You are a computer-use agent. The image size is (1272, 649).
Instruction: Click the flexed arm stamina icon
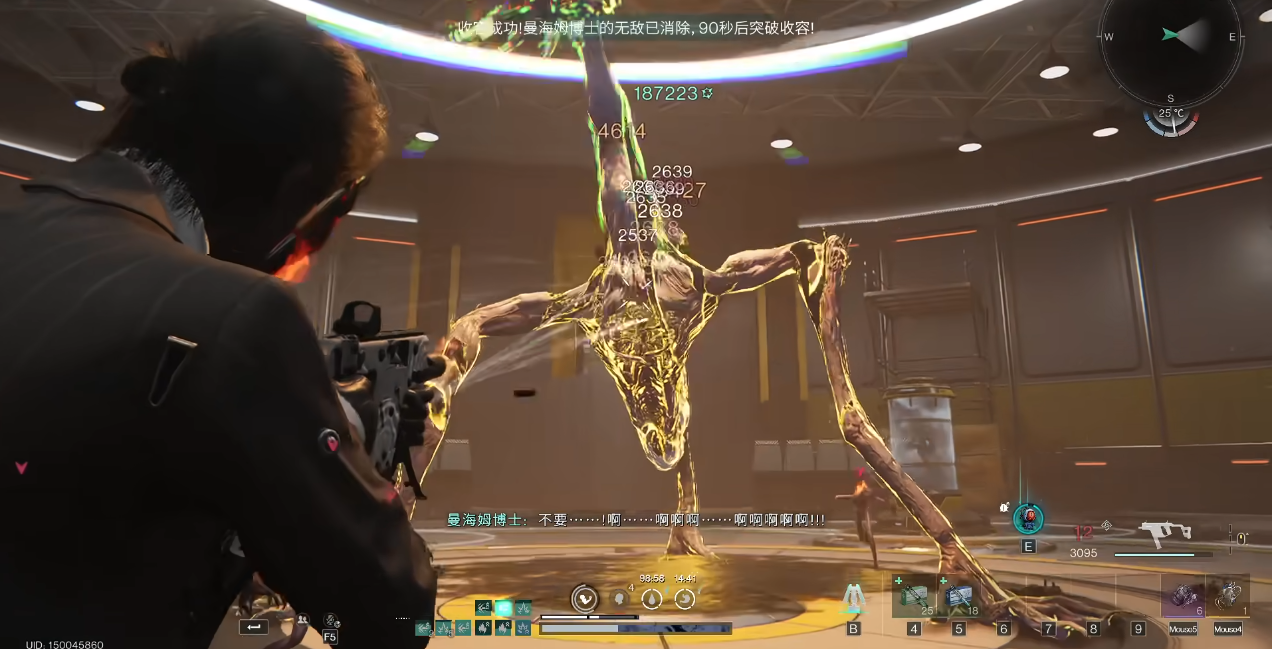pyautogui.click(x=585, y=599)
